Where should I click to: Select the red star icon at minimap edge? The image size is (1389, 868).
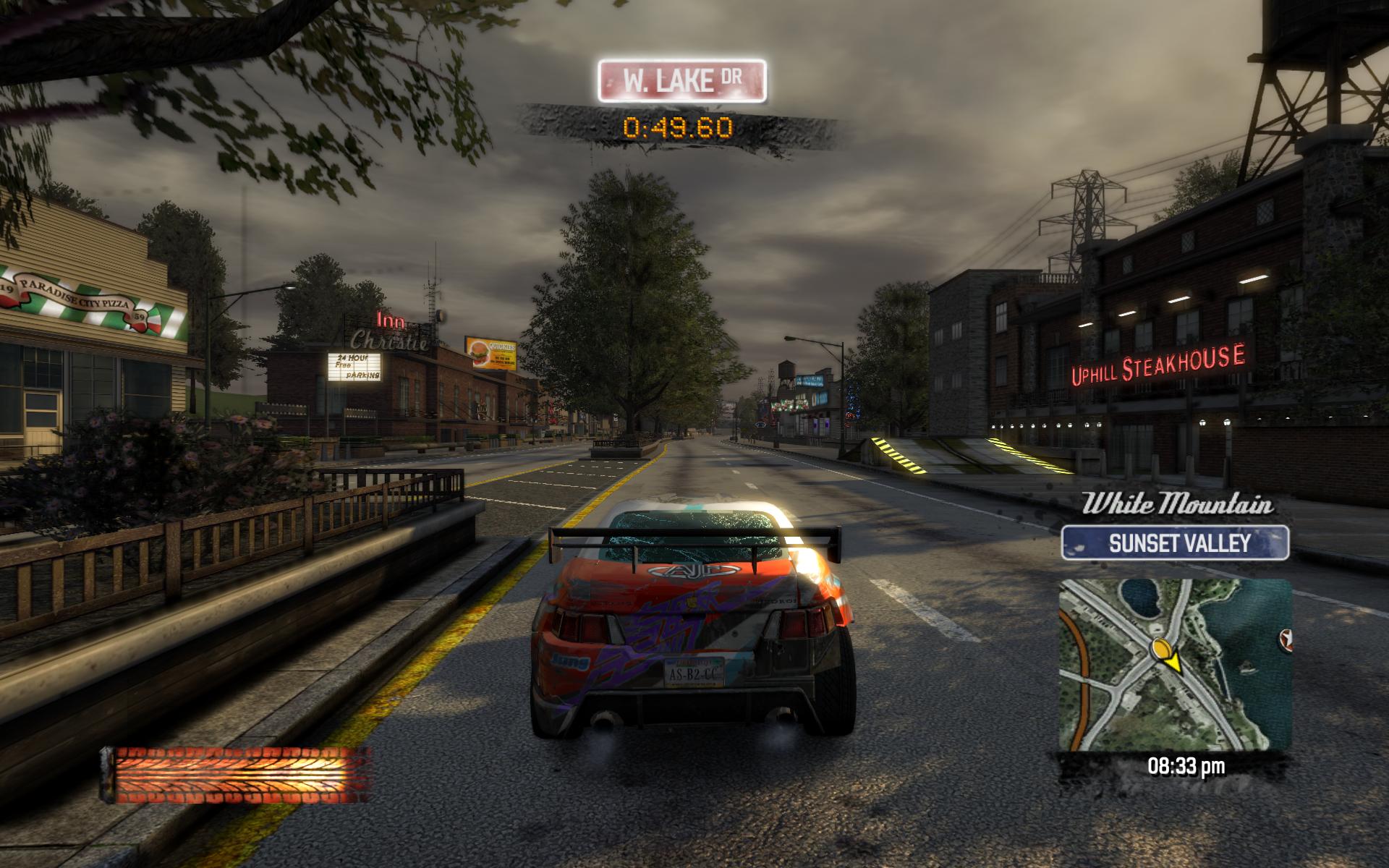(x=1285, y=640)
